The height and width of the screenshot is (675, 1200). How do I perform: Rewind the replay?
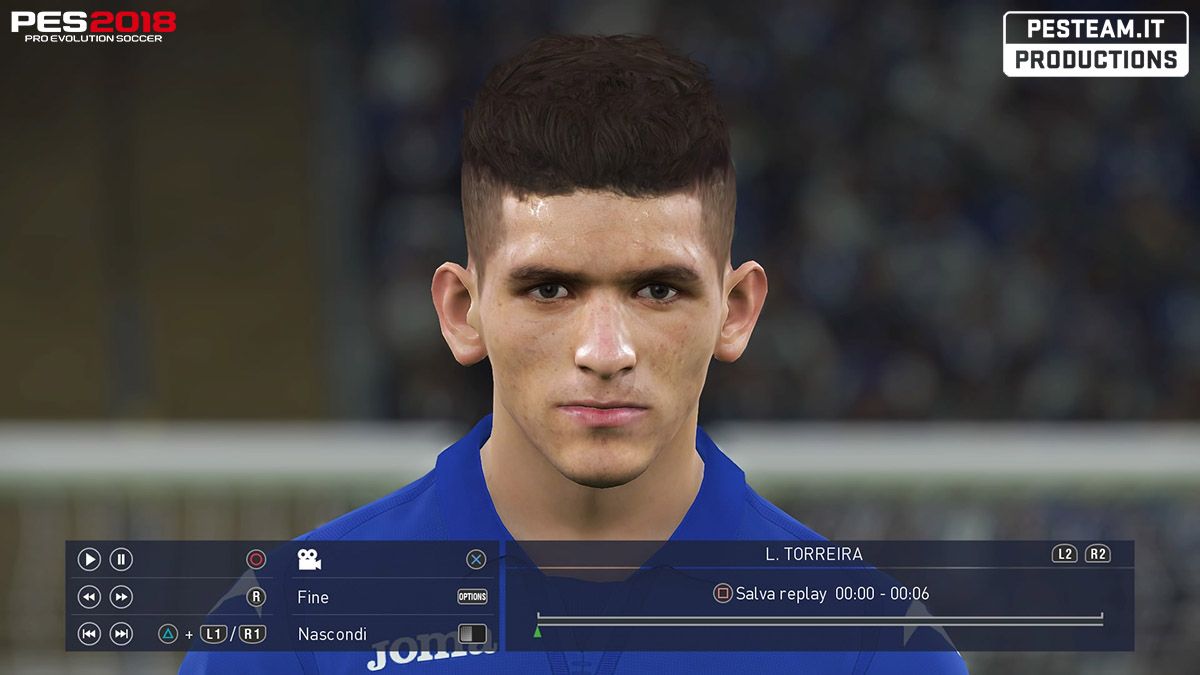[89, 597]
